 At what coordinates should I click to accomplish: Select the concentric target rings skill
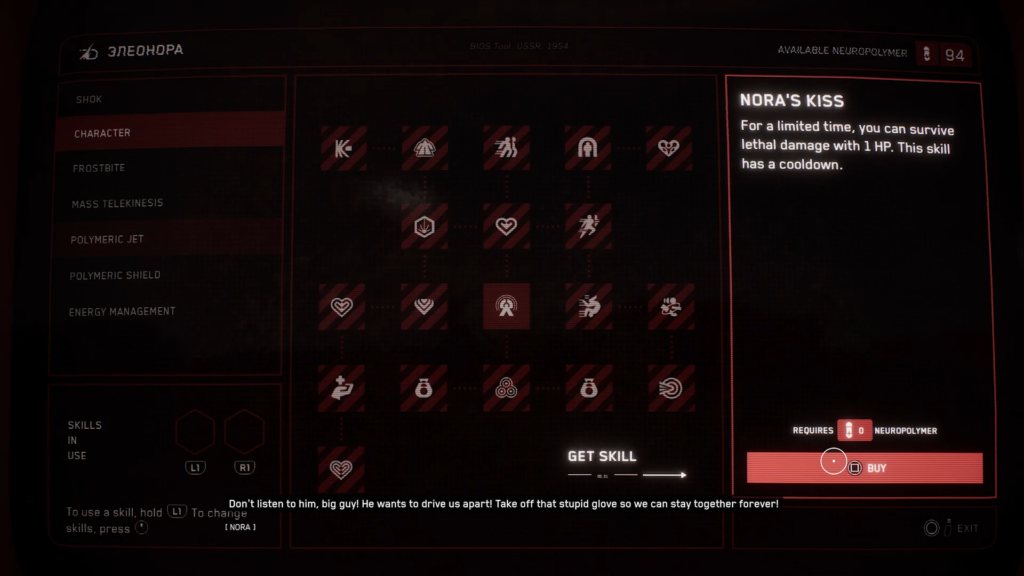coord(669,388)
